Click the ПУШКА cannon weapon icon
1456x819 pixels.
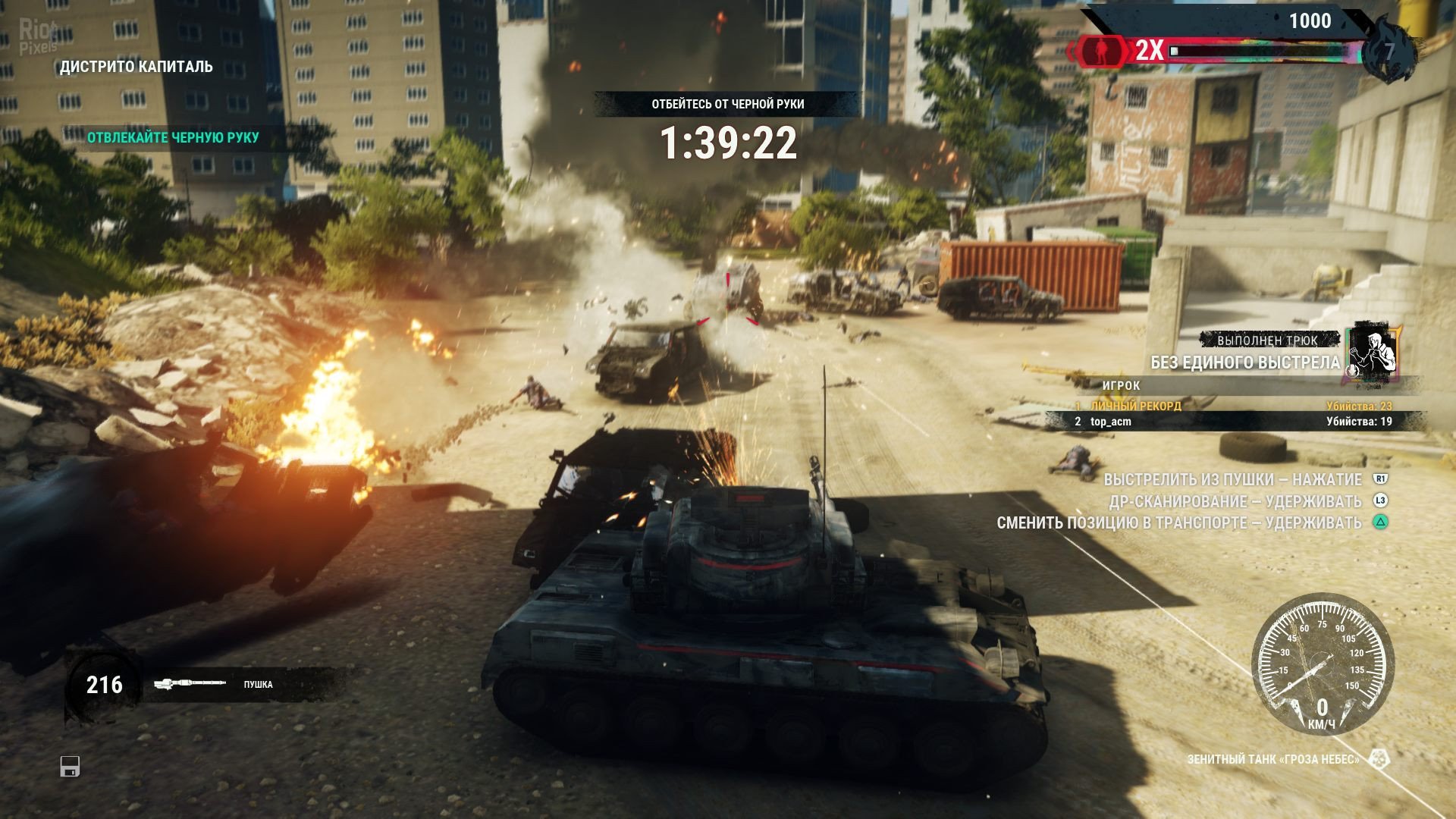click(190, 684)
